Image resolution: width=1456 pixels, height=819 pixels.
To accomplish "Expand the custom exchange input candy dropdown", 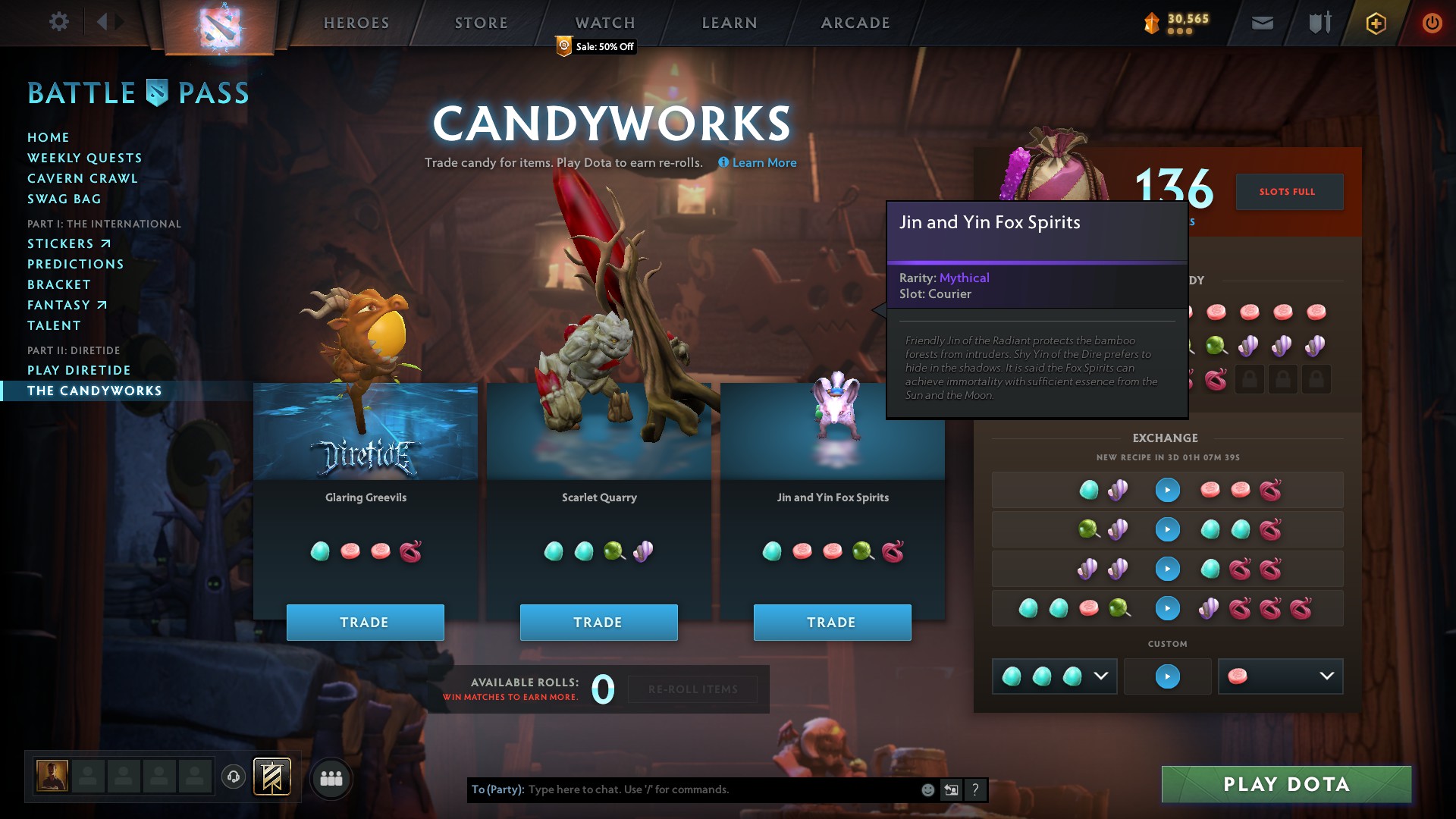I will coord(1102,676).
